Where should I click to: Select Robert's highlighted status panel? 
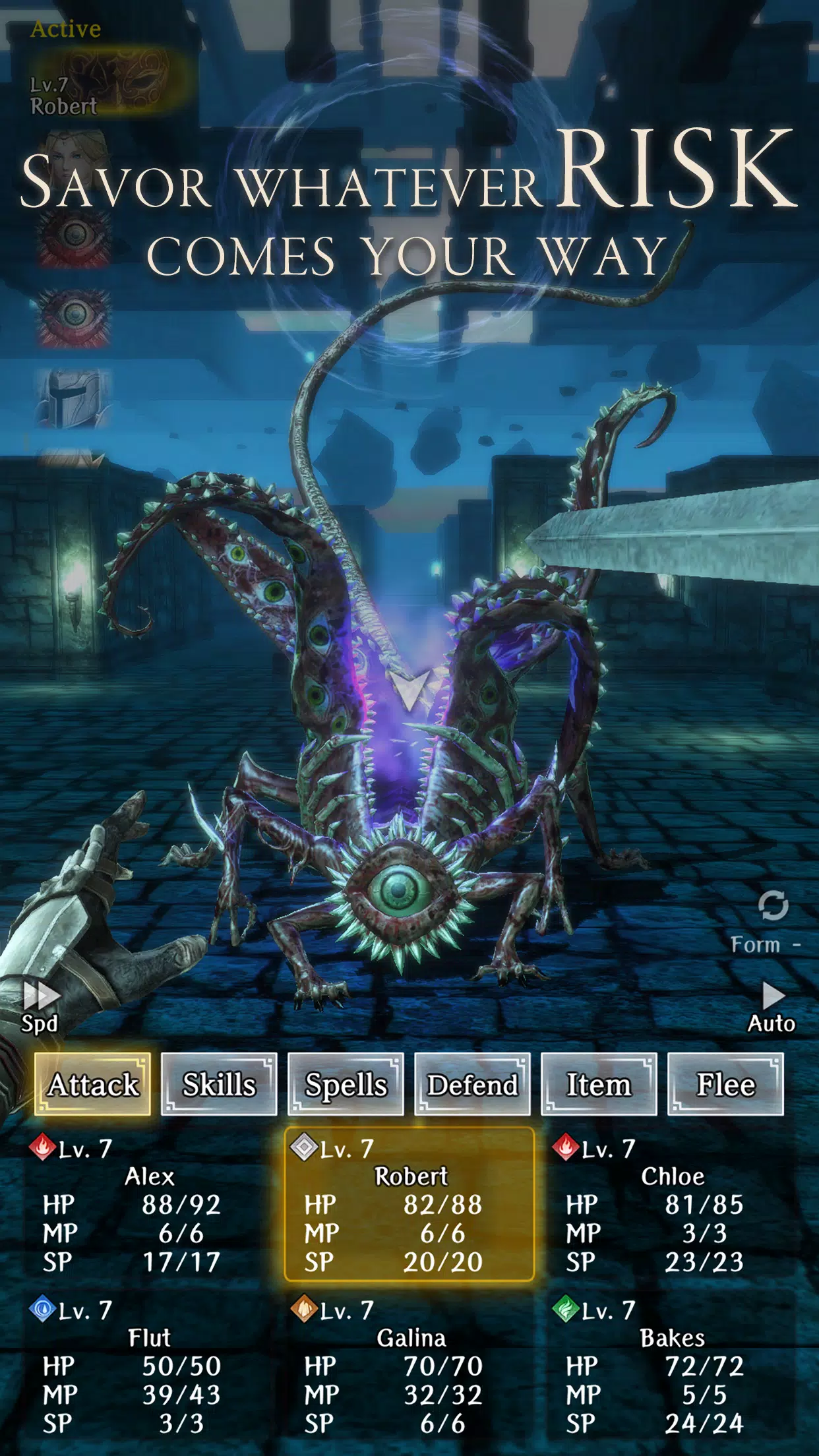(409, 1204)
